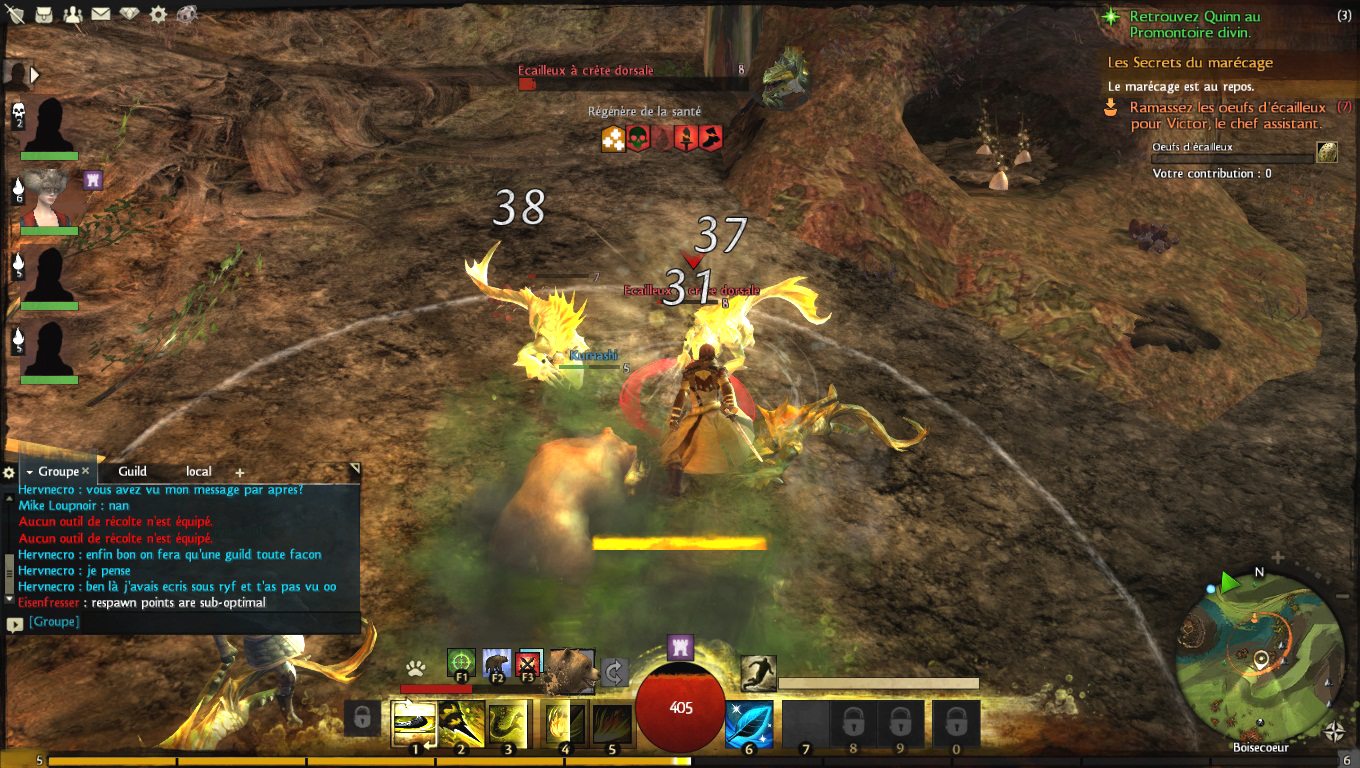Open the mail envelope icon
1360x768 pixels.
(x=101, y=15)
